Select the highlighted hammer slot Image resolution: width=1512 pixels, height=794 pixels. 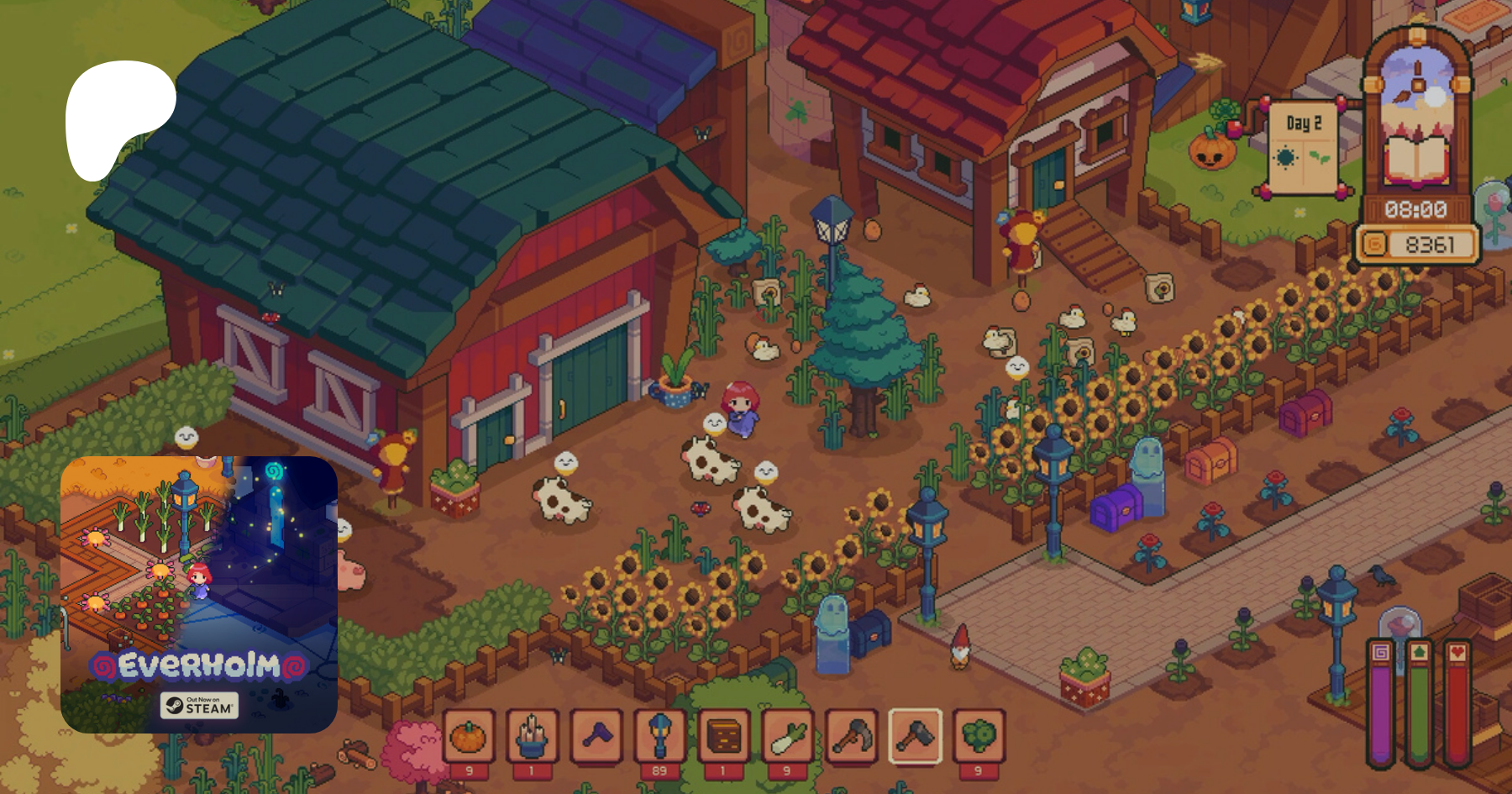(x=916, y=737)
